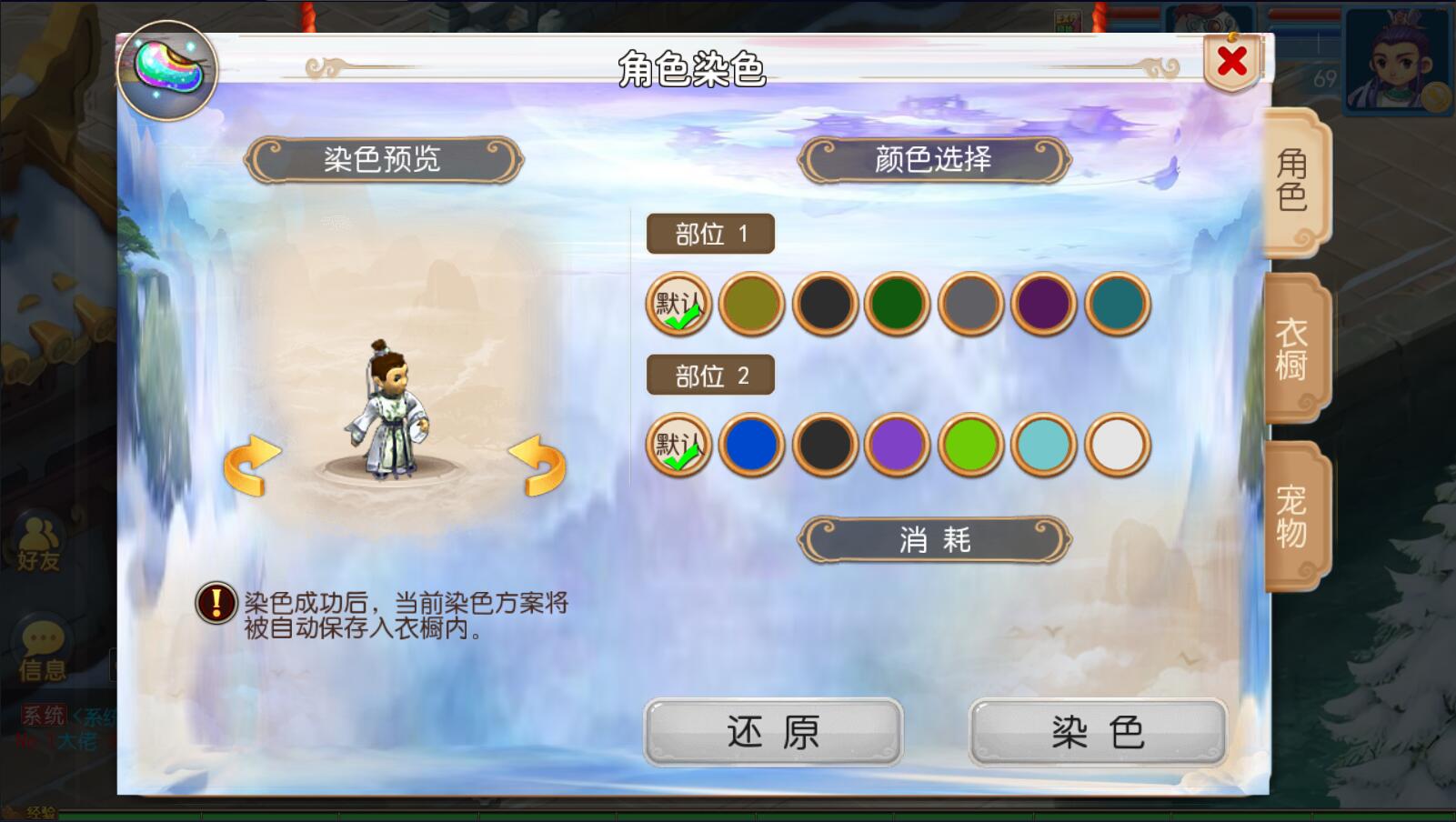Pick the dark green swatch for 部位 1
Image resolution: width=1456 pixels, height=822 pixels.
tap(898, 304)
